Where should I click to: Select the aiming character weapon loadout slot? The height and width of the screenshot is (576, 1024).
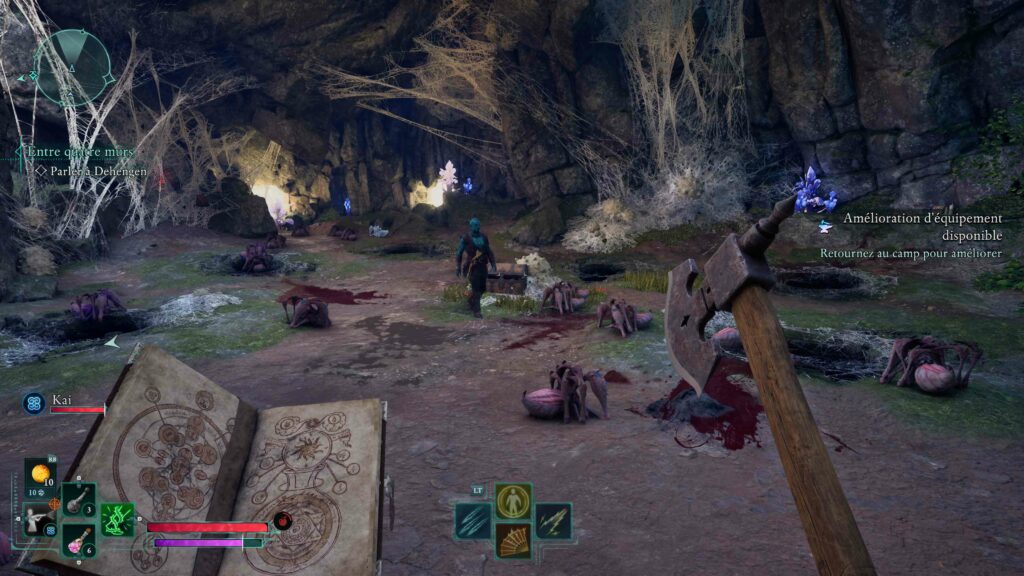tap(37, 519)
